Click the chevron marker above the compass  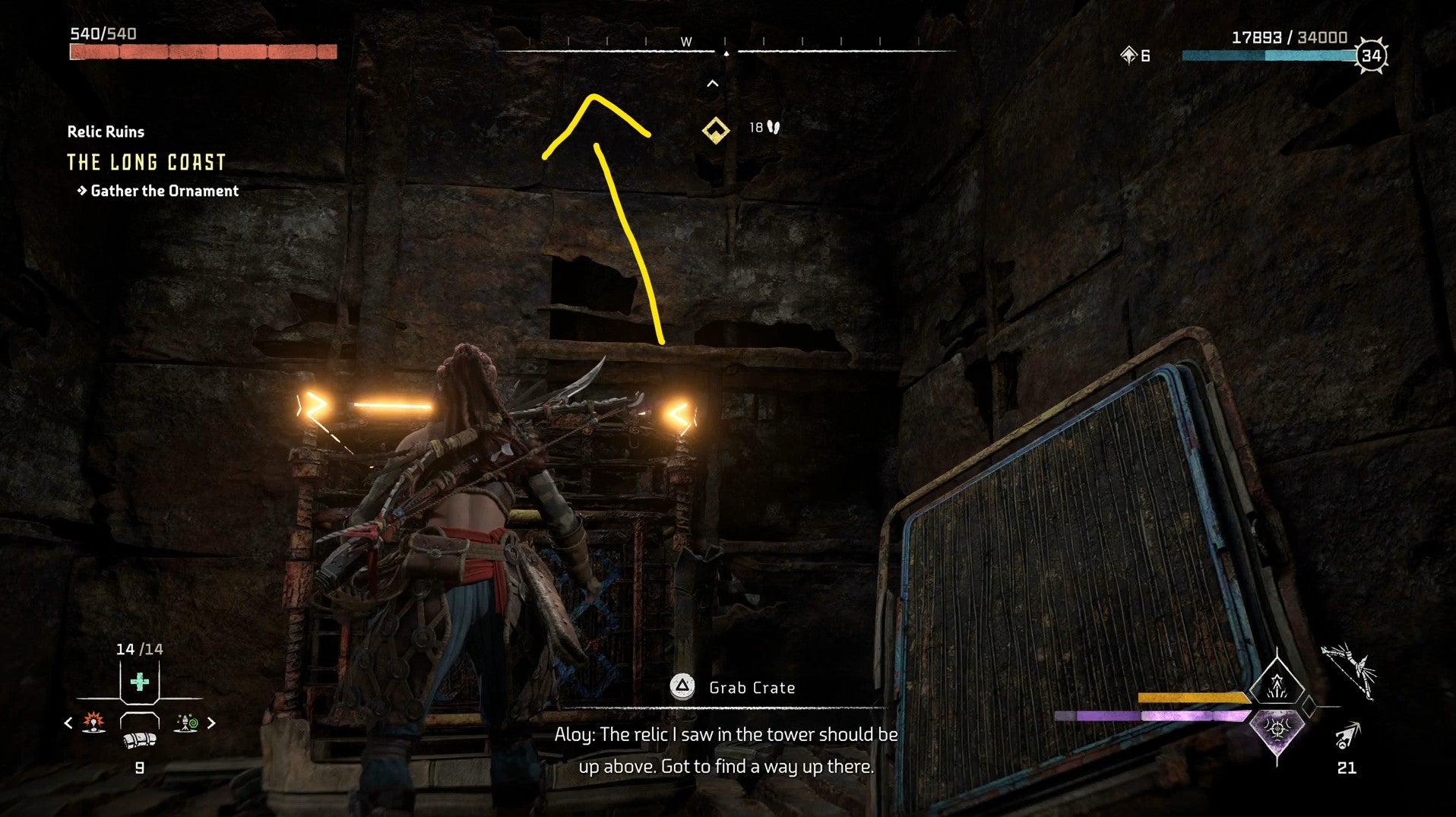click(x=711, y=84)
